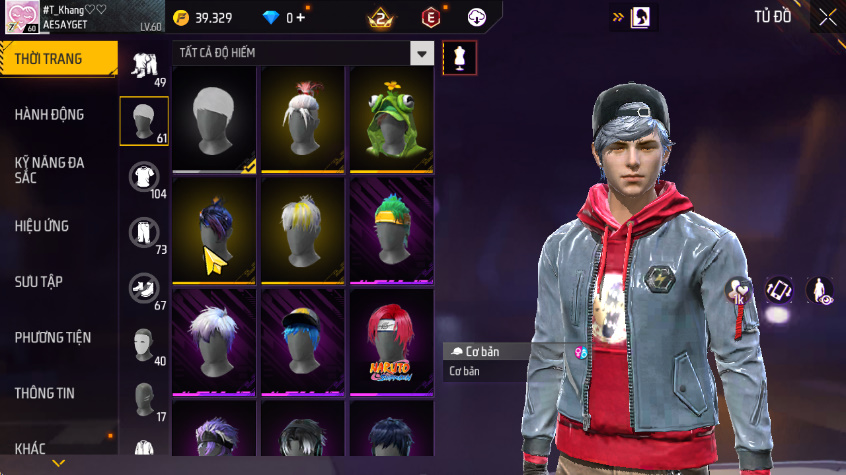Select the Sưu Tập tab
This screenshot has width=846, height=475.
pyautogui.click(x=39, y=281)
